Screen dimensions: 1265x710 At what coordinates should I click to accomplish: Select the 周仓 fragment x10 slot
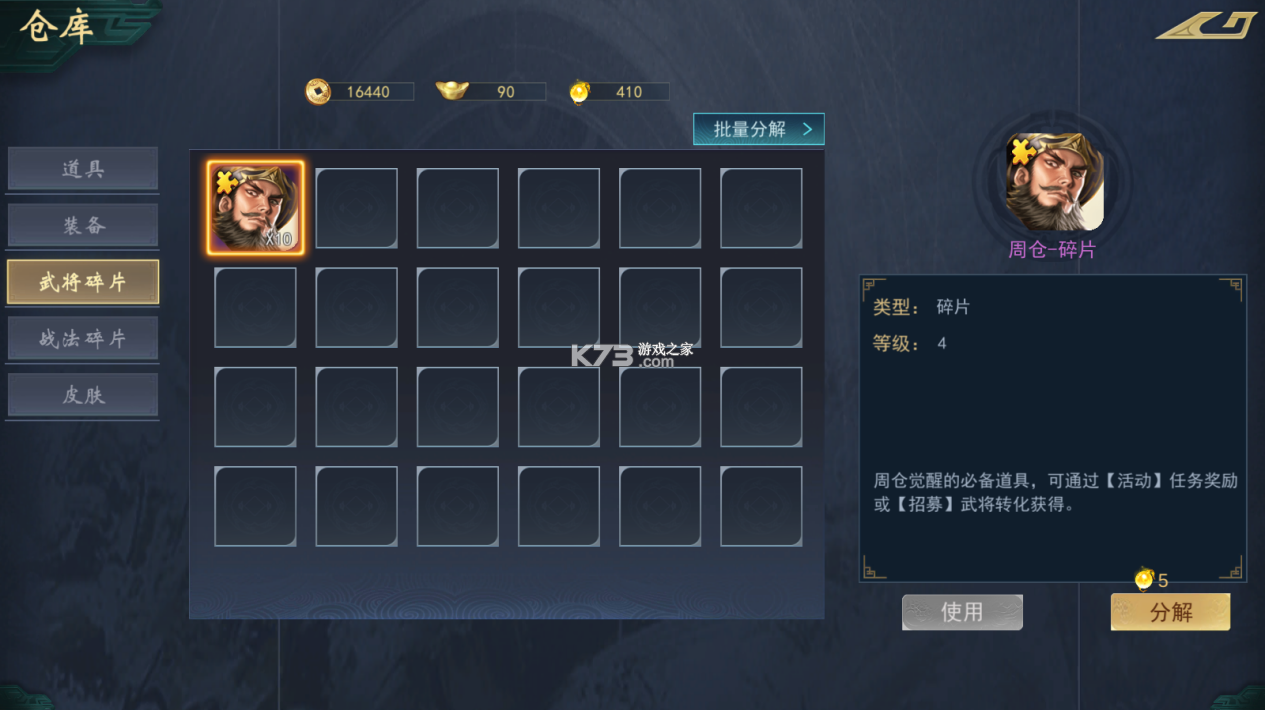(255, 208)
